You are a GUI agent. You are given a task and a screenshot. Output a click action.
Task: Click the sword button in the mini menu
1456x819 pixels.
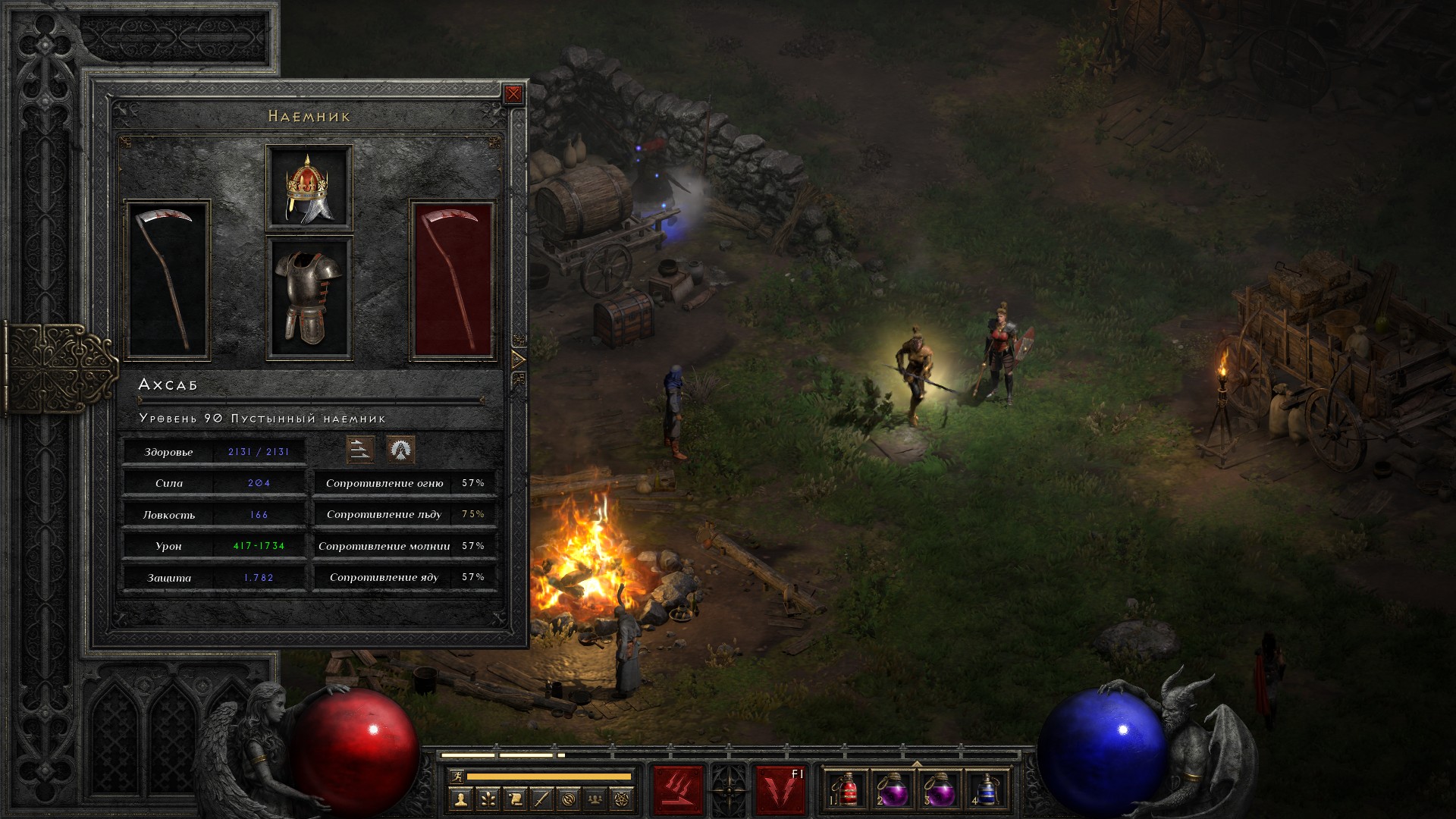point(541,799)
